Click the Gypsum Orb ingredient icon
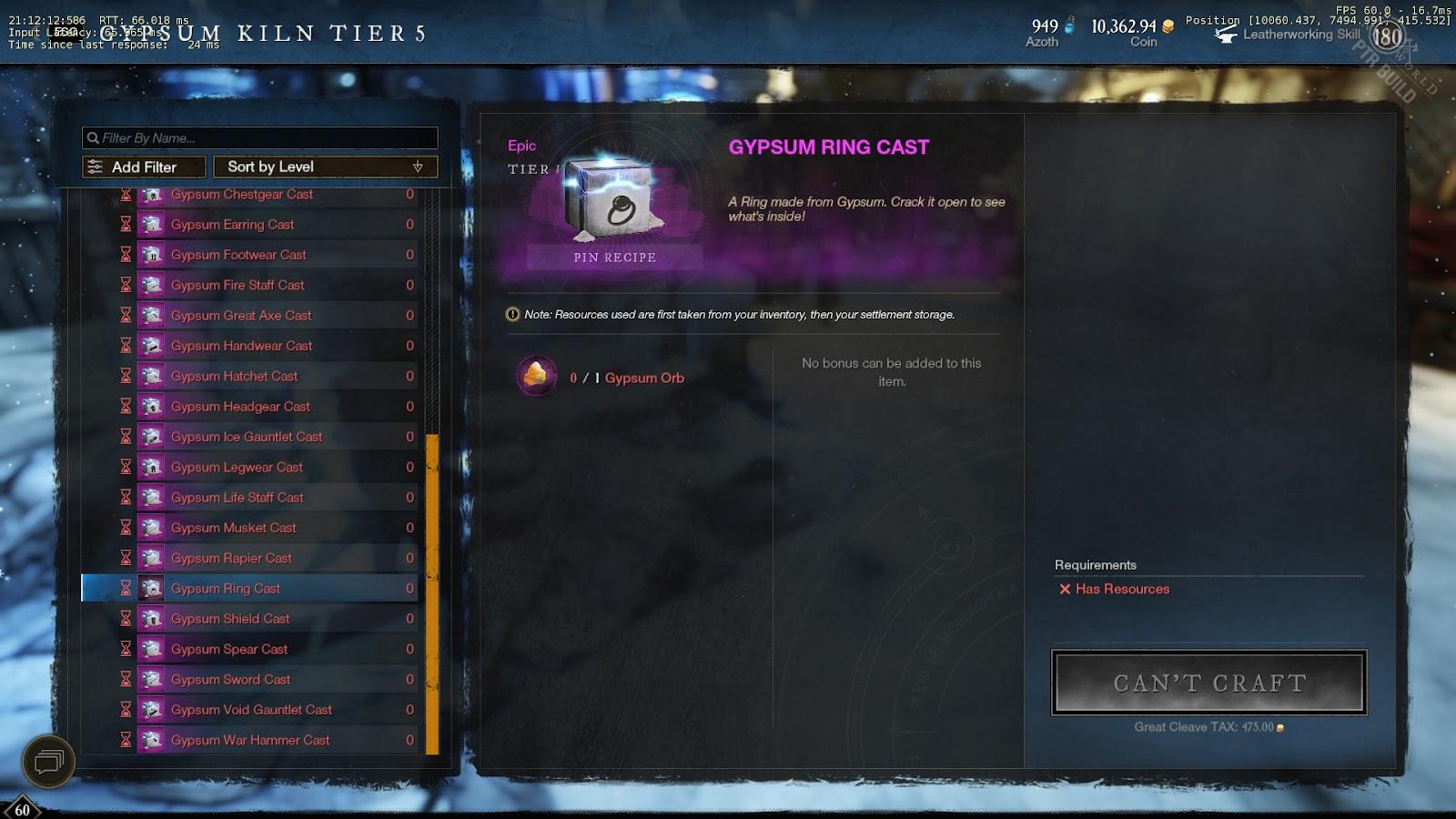This screenshot has width=1456, height=819. tap(537, 376)
